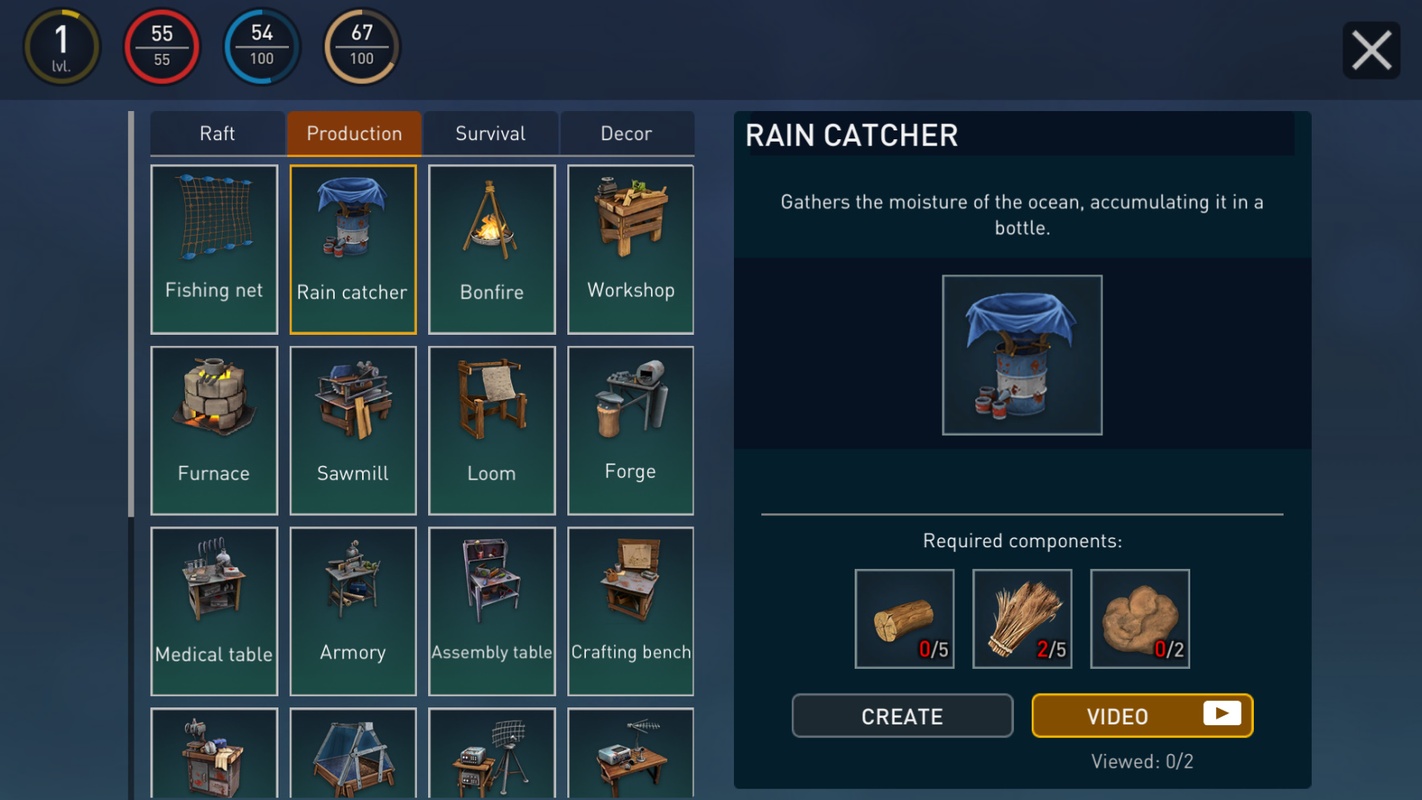Click the Medical table tile
Viewport: 1422px width, 800px height.
click(x=214, y=611)
